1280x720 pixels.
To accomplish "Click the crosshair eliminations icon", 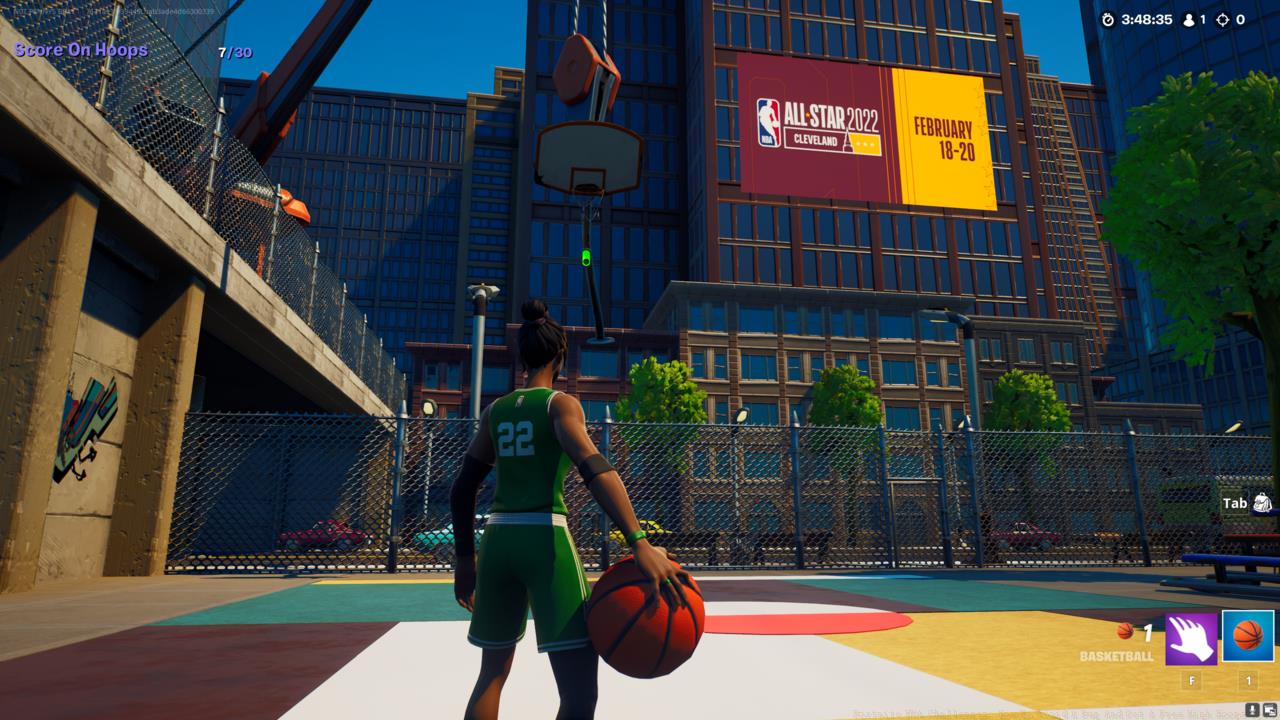I will [1222, 17].
